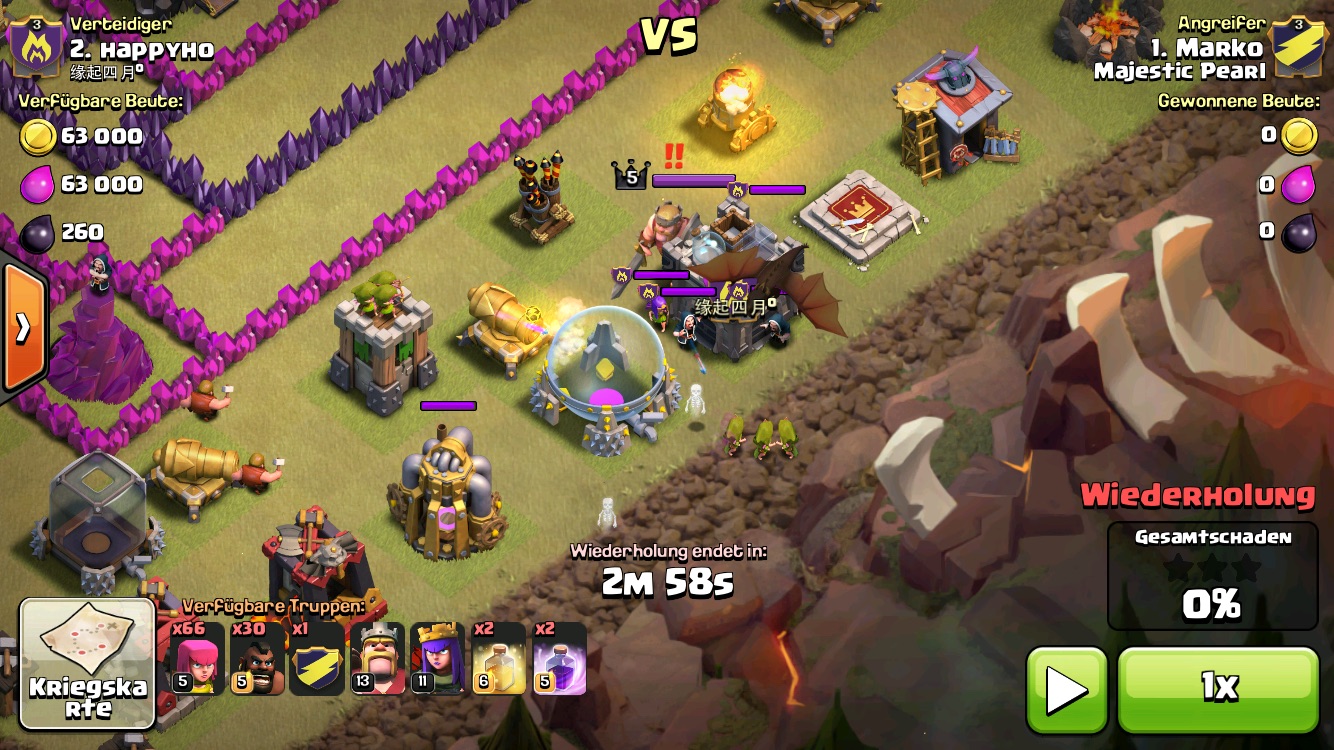Choose the Hog Rider troop slot x30

257,658
